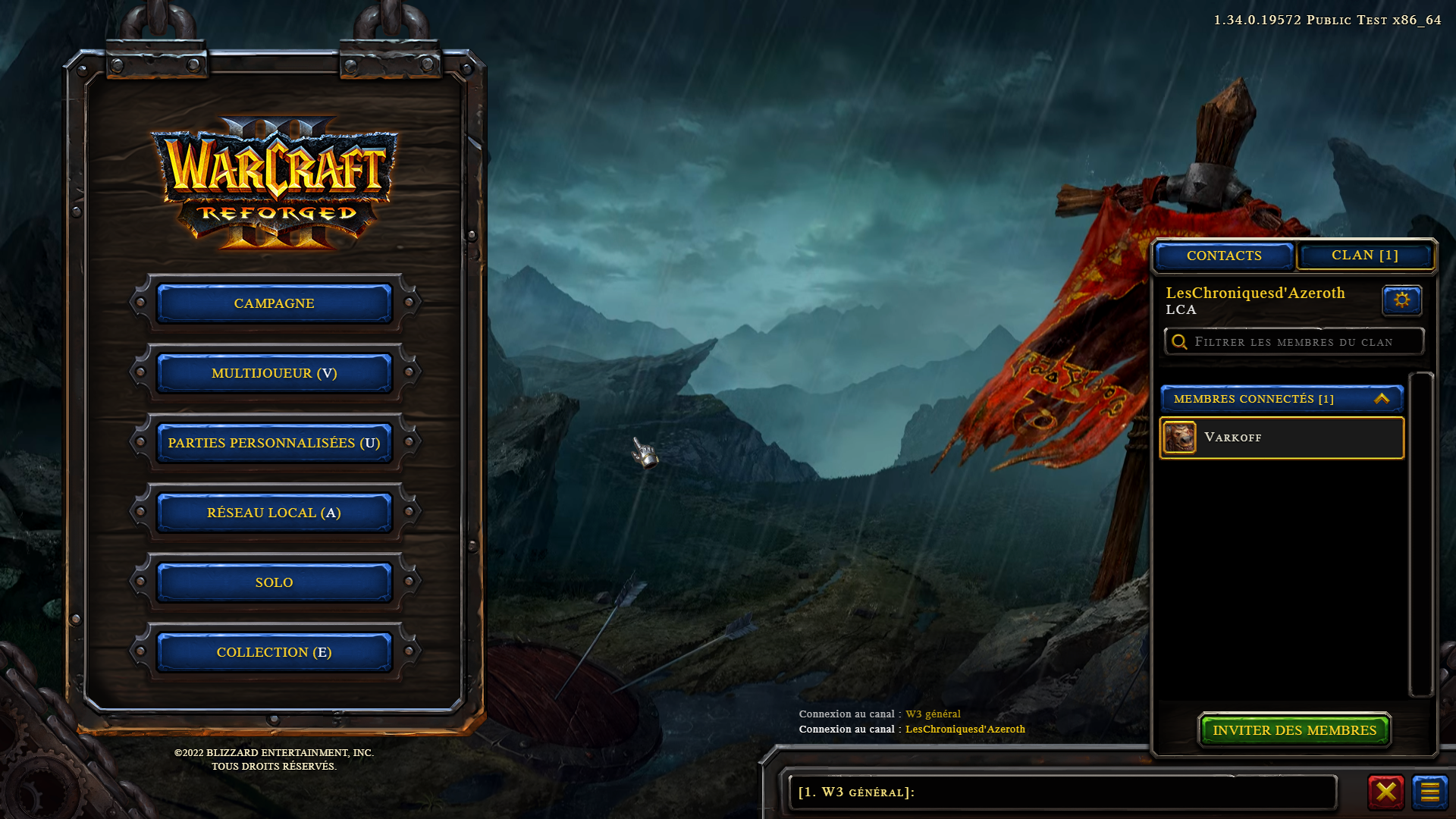
Task: Open the Collection (E) screen
Action: click(x=274, y=652)
